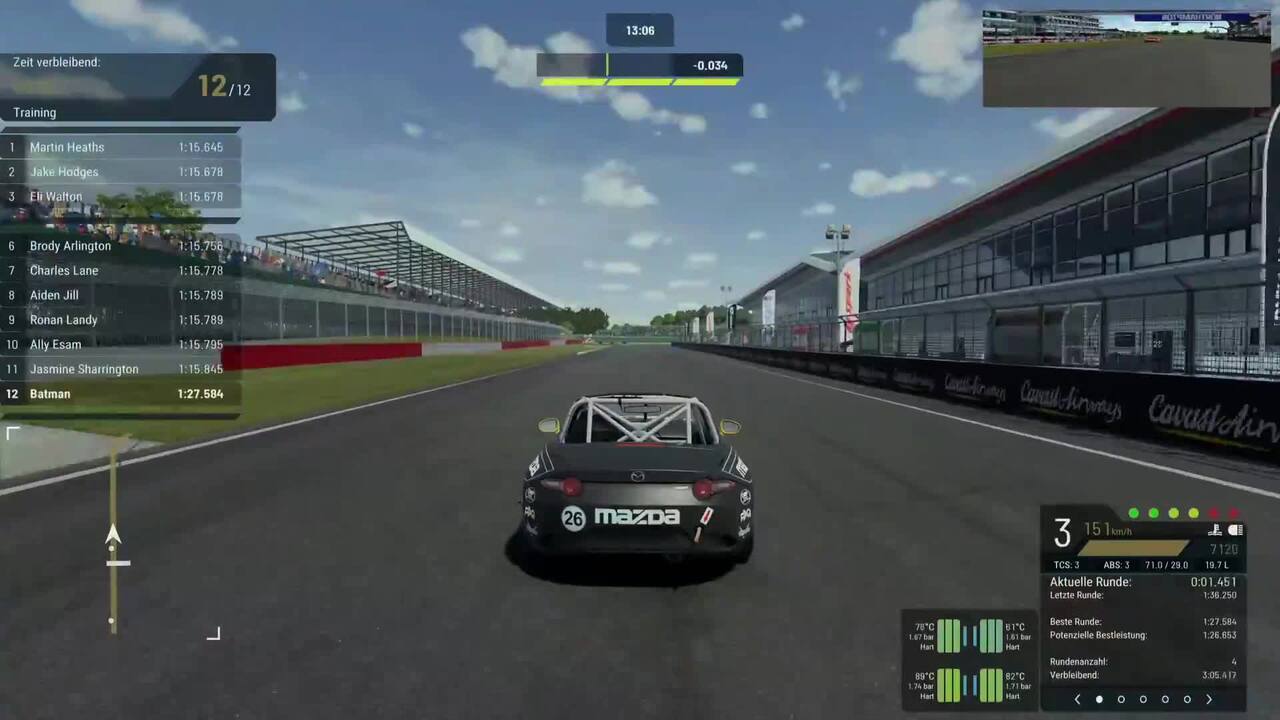
Task: Go to the next info panel page
Action: (x=1209, y=700)
